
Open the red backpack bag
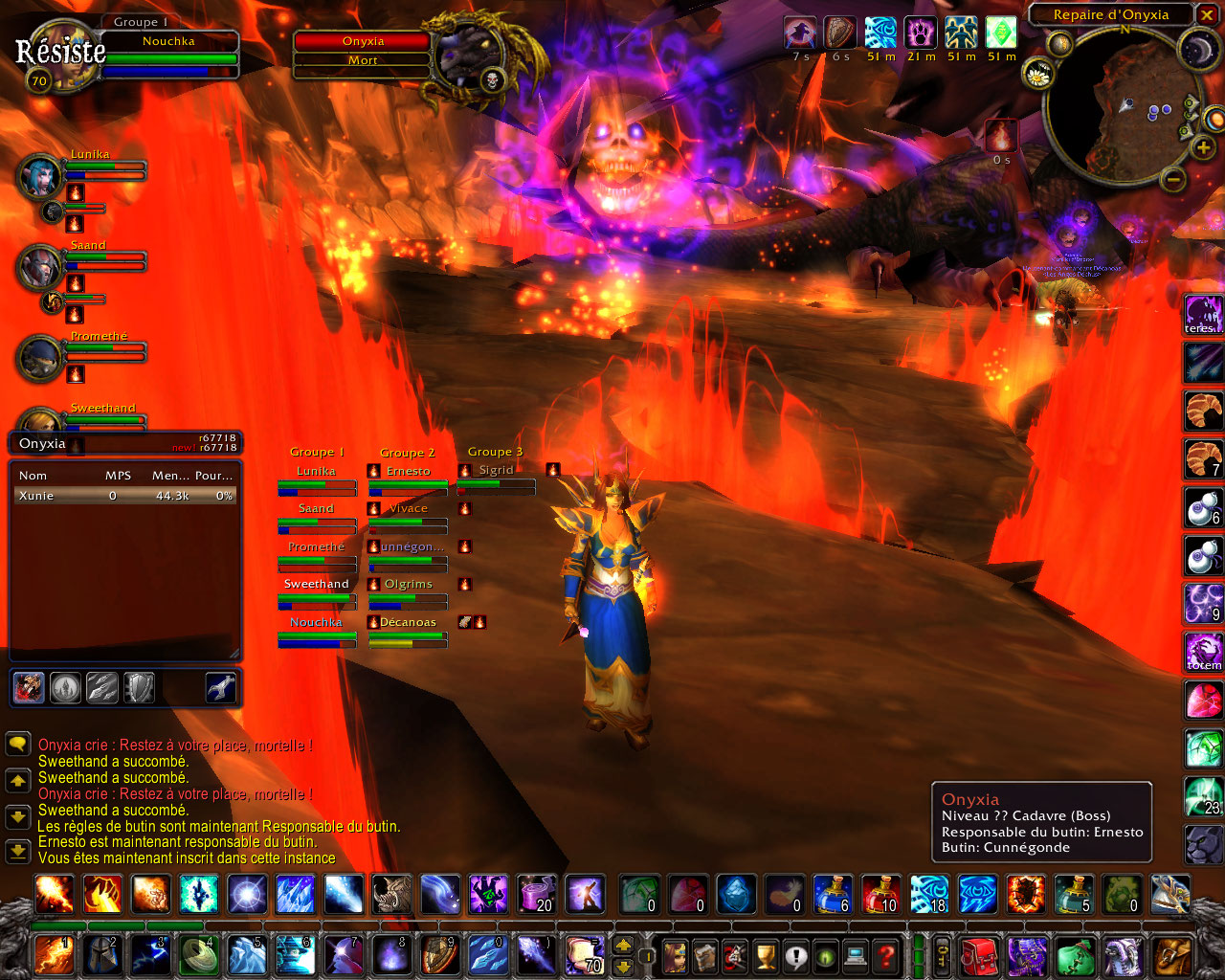pyautogui.click(x=978, y=955)
